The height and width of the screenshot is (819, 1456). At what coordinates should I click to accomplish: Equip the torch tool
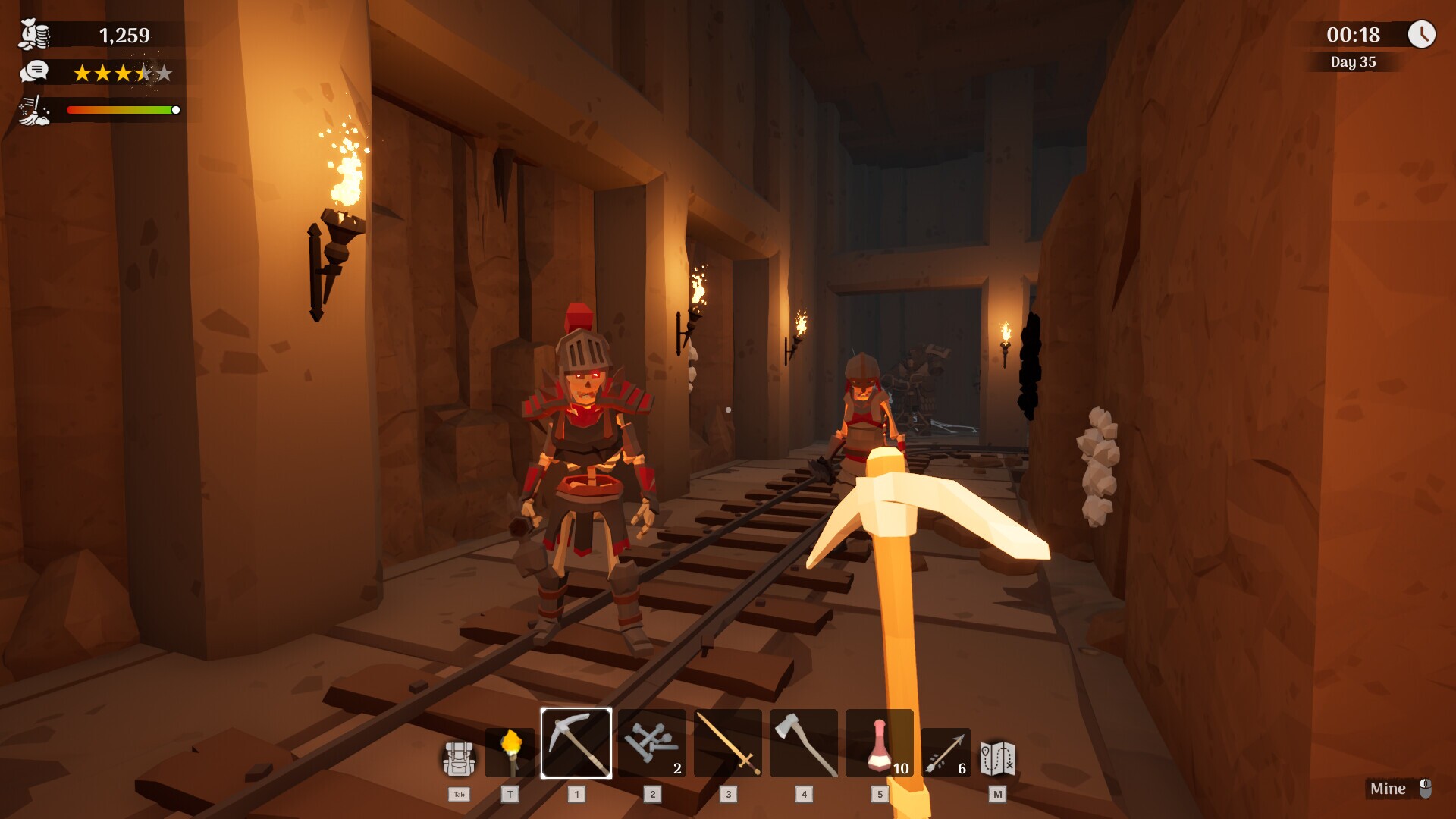[510, 751]
